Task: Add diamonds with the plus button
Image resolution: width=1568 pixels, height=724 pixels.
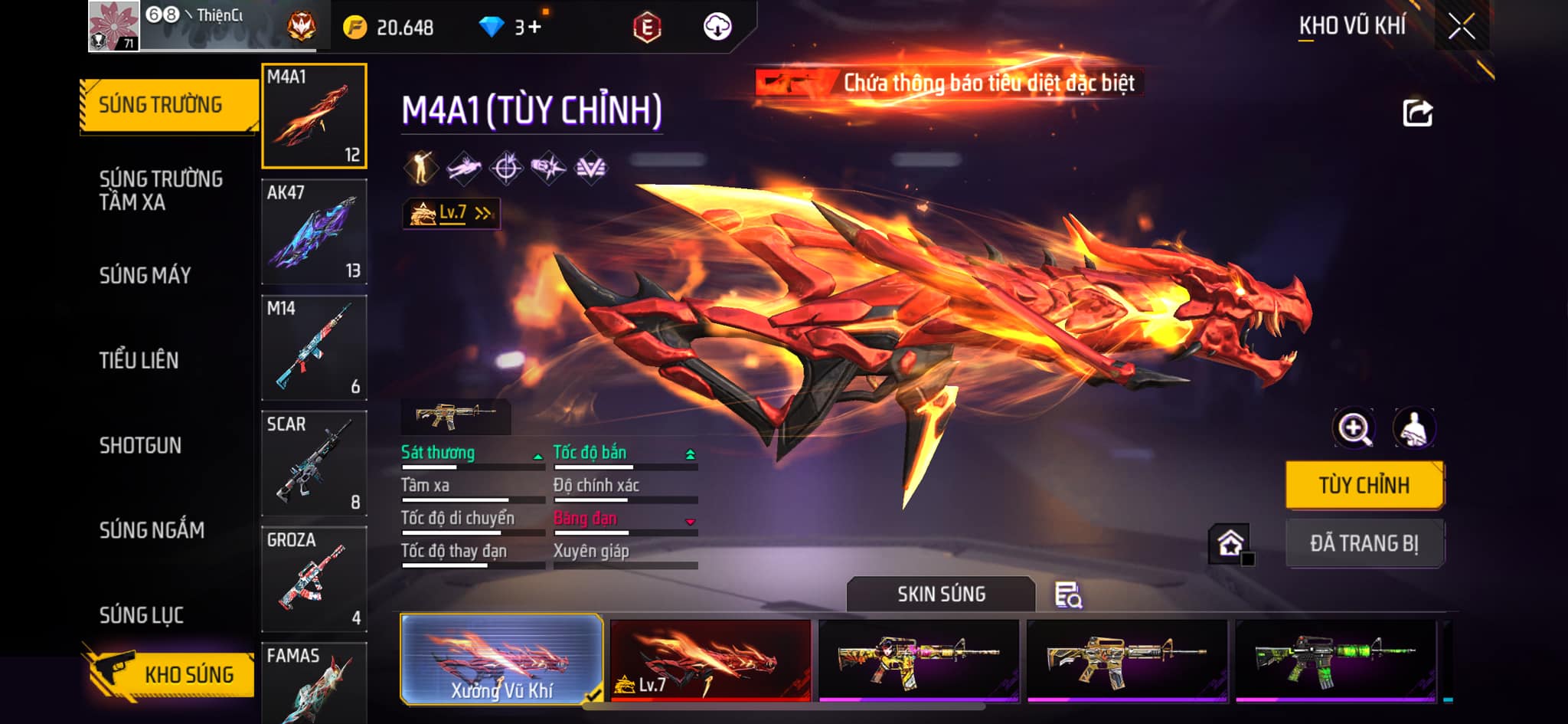Action: coord(534,28)
